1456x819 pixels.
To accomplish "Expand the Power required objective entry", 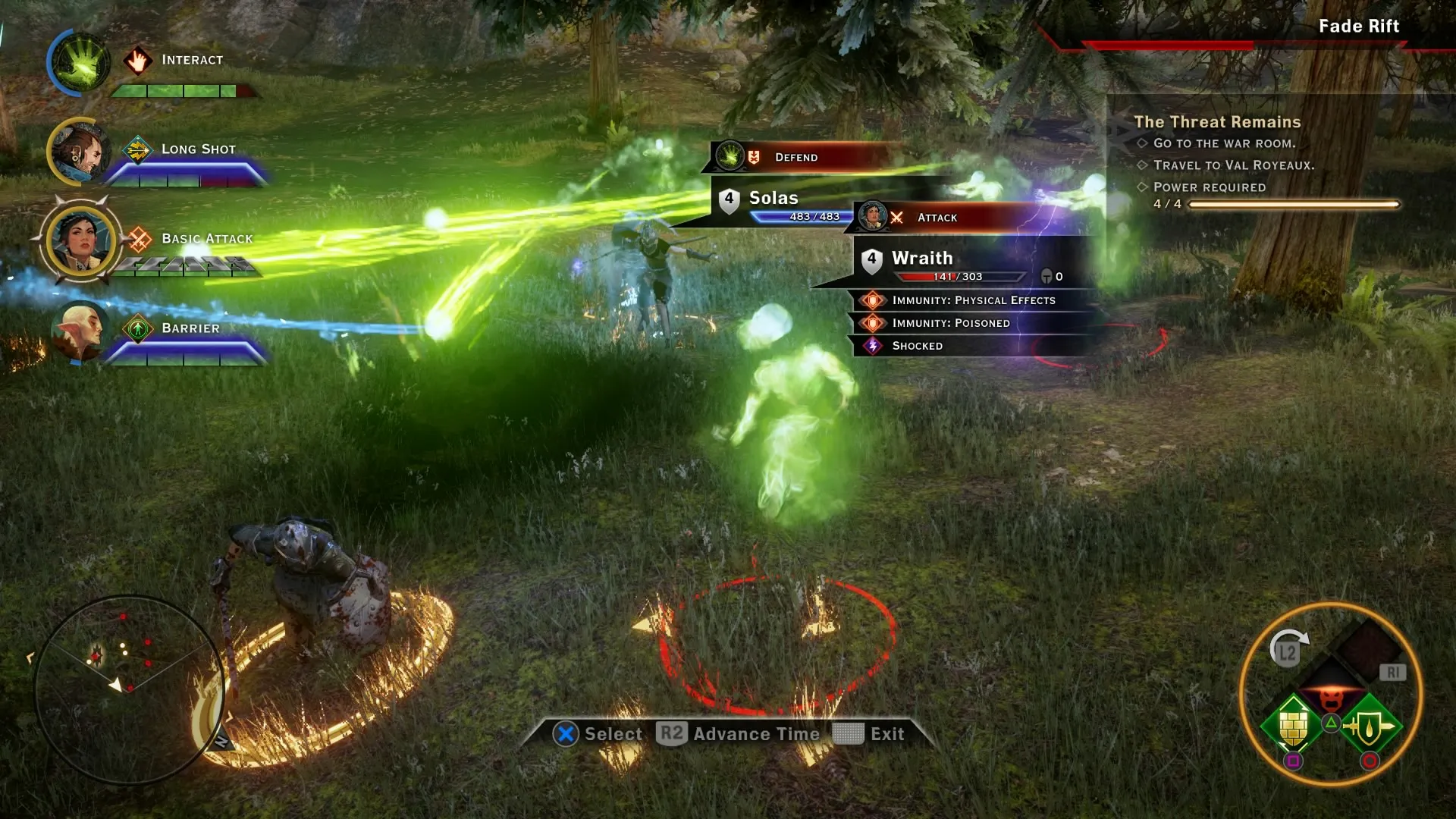I will (1209, 187).
